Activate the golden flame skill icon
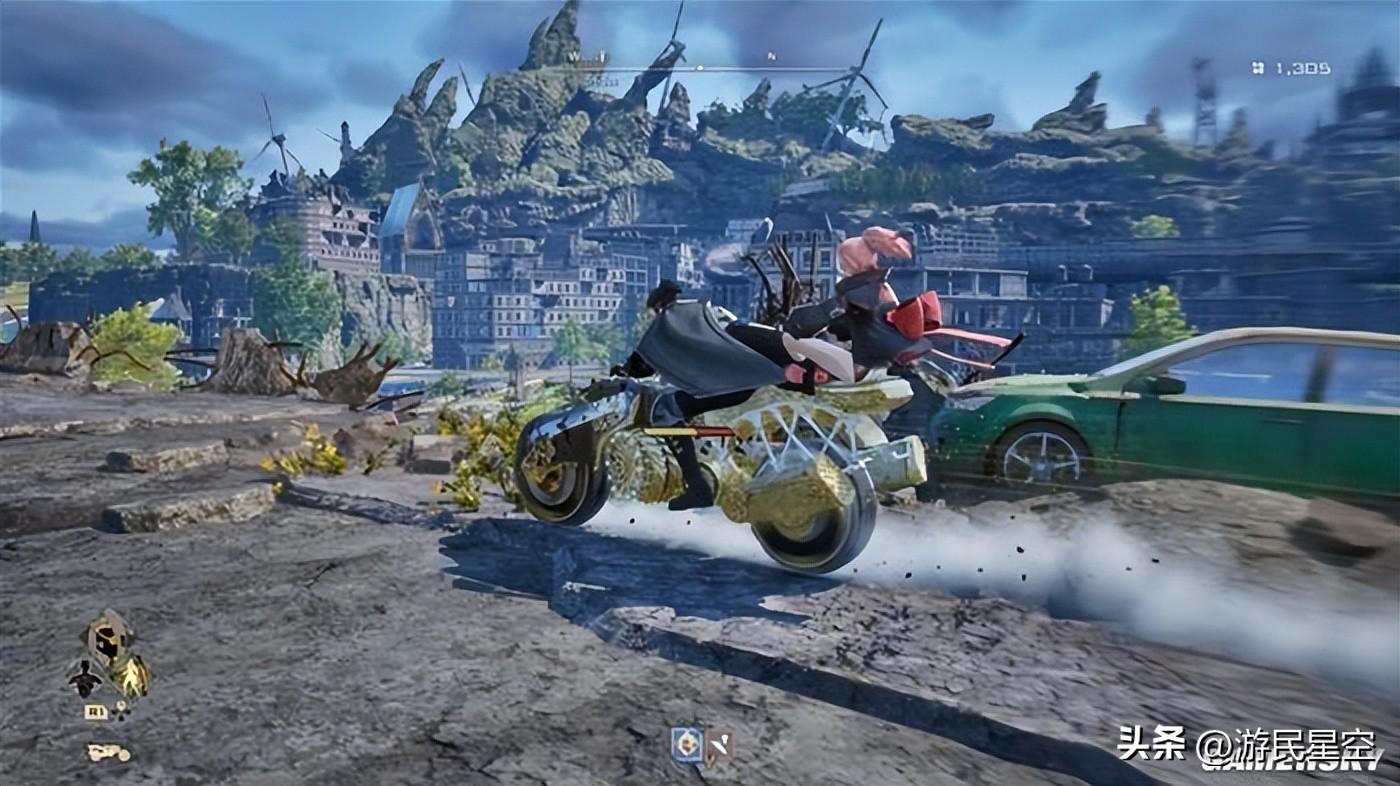Screen dimensions: 1400x786 pyautogui.click(x=132, y=677)
